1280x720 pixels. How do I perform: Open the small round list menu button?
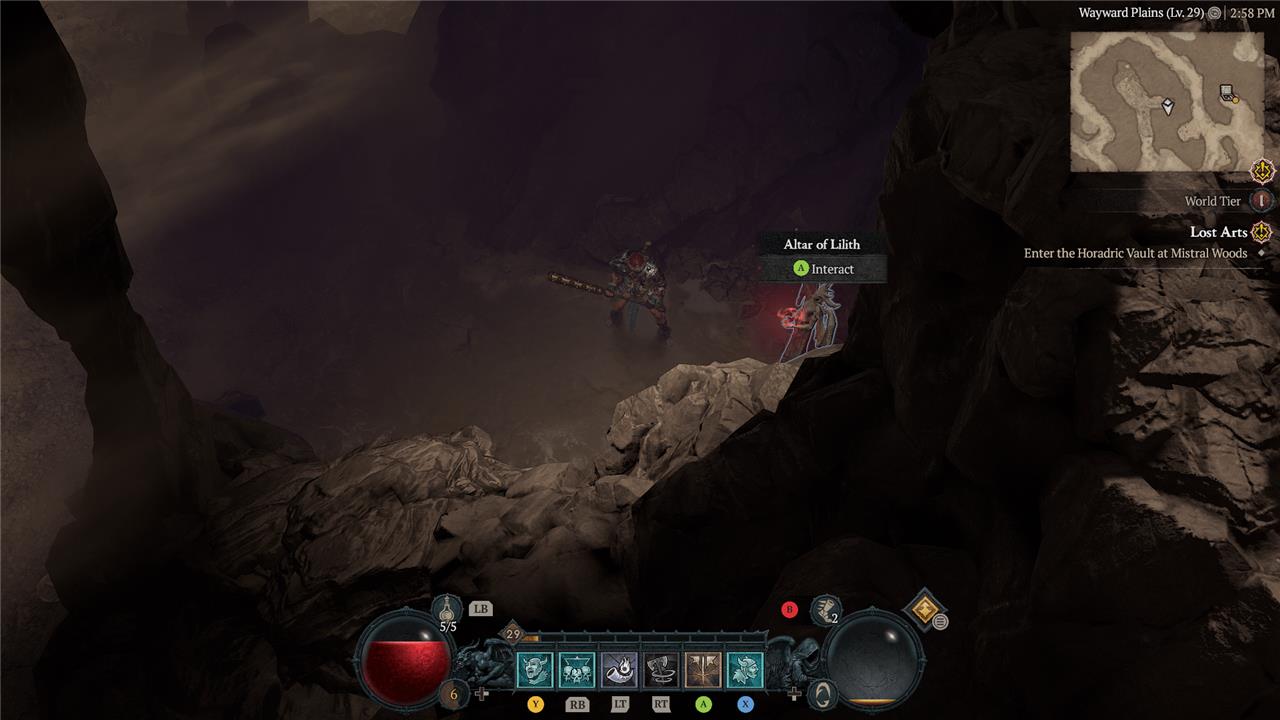(x=941, y=622)
